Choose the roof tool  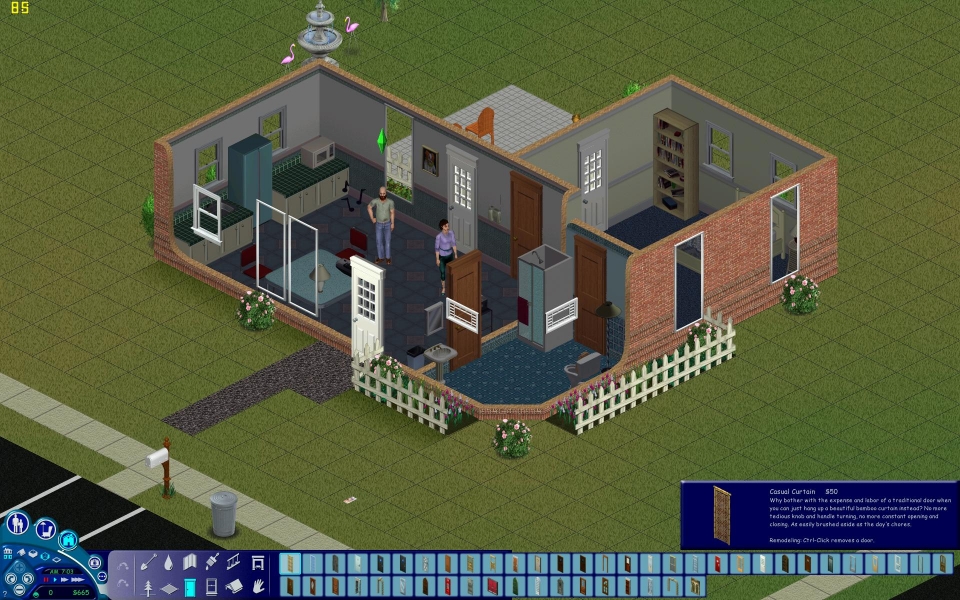click(234, 586)
